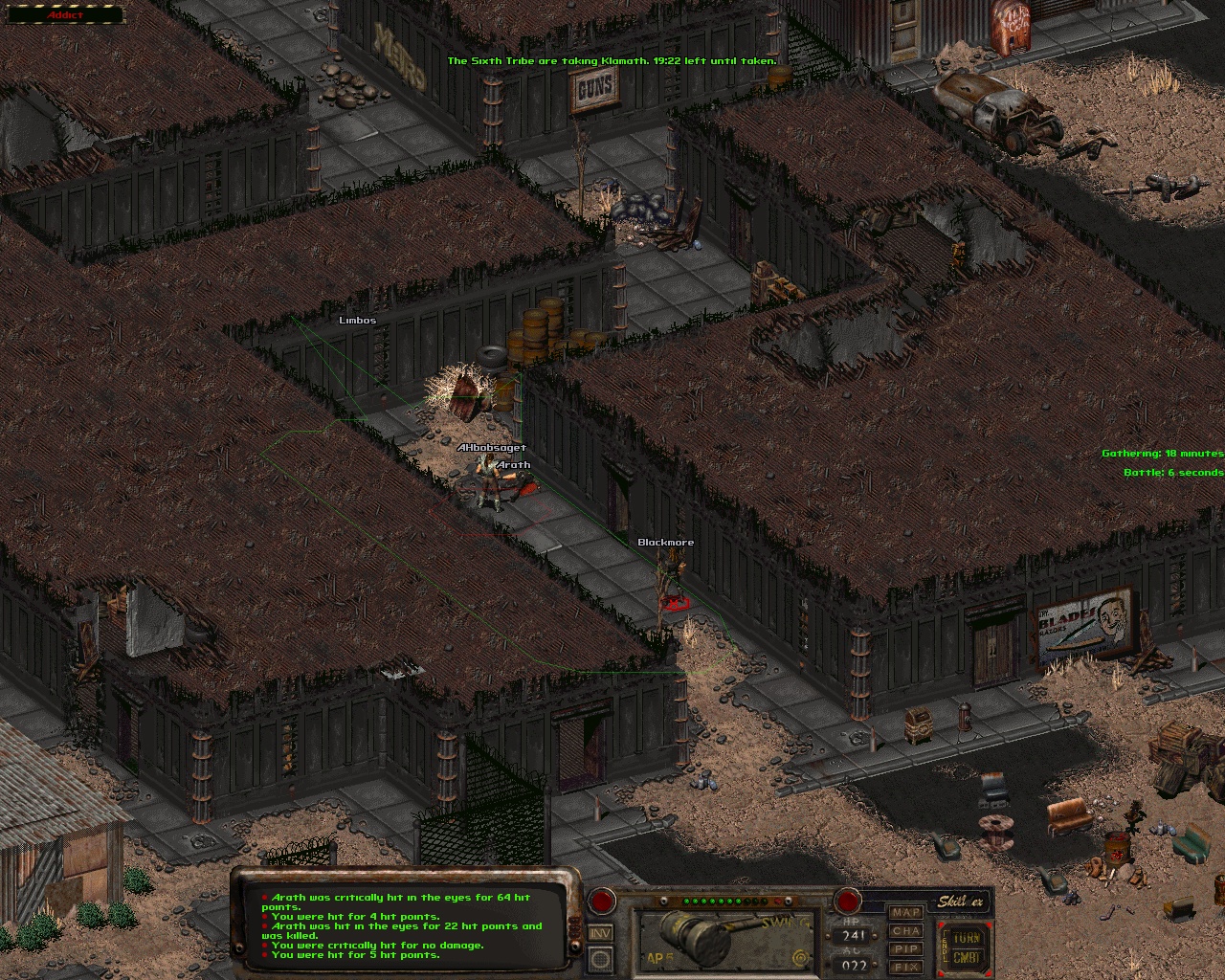Open the PIP-Boy with PIP button
Screen dimensions: 1225x980
tap(906, 949)
